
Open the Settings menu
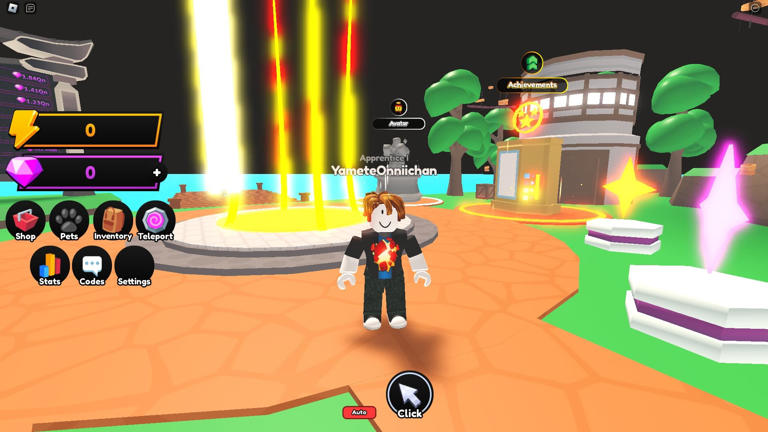point(134,266)
